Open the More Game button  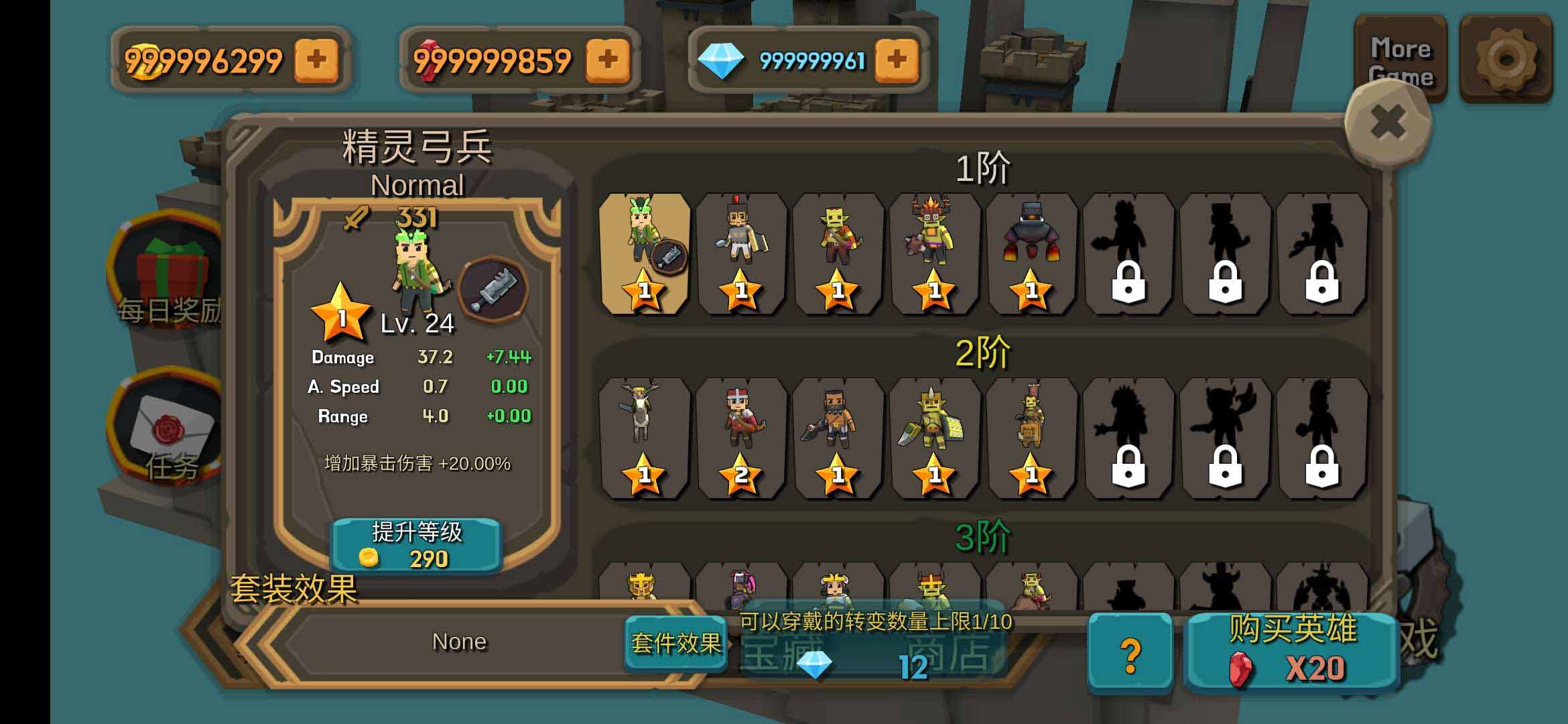tap(1400, 60)
